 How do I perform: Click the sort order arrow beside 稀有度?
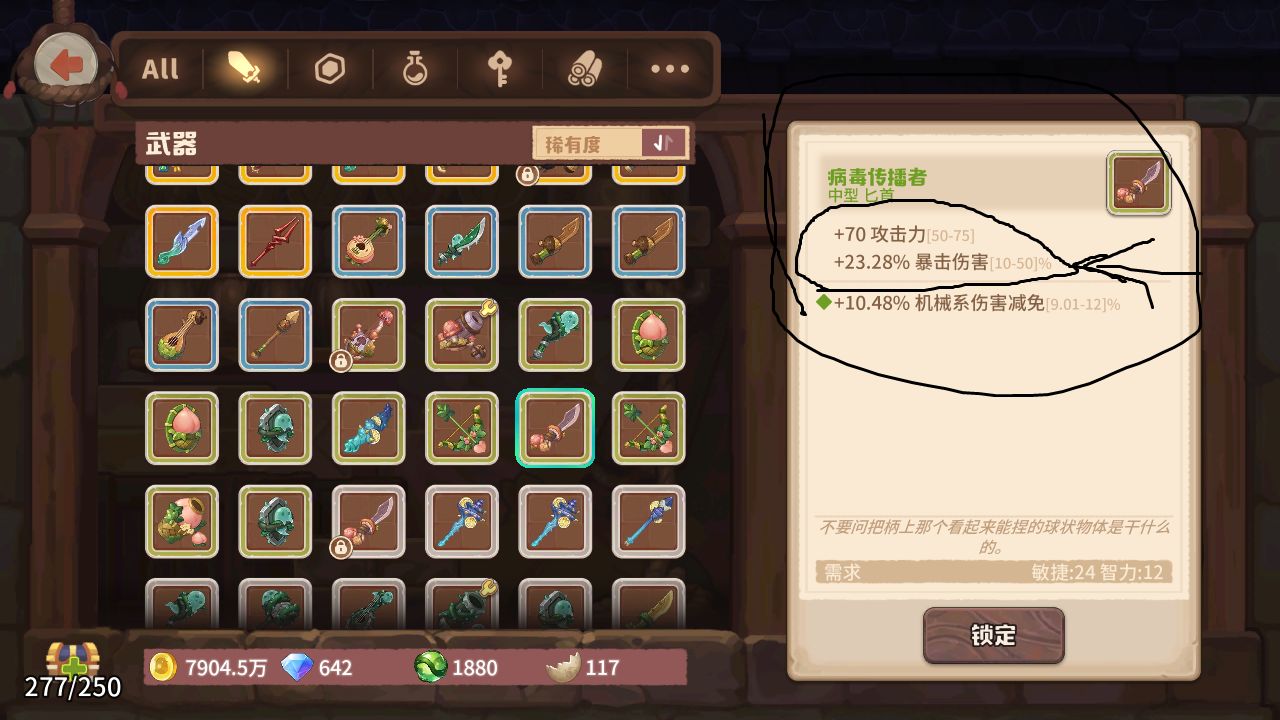coord(666,142)
